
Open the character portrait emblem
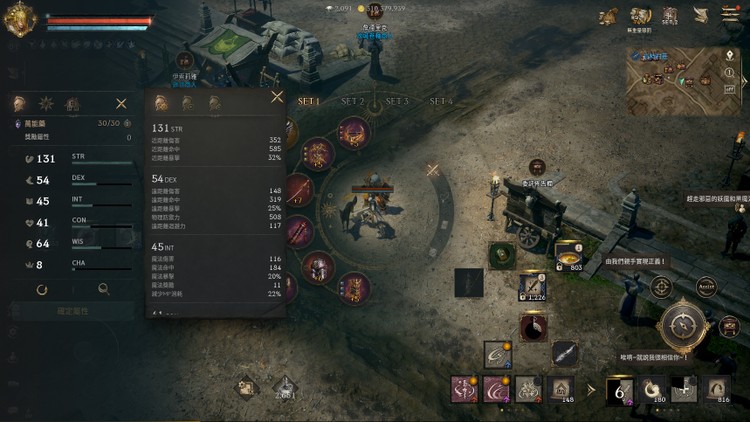(19, 19)
